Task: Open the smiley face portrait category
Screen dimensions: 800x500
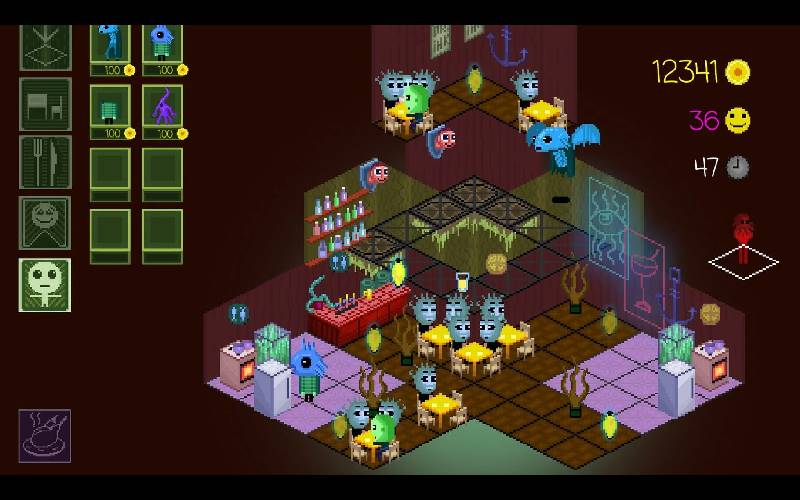Action: click(x=45, y=223)
